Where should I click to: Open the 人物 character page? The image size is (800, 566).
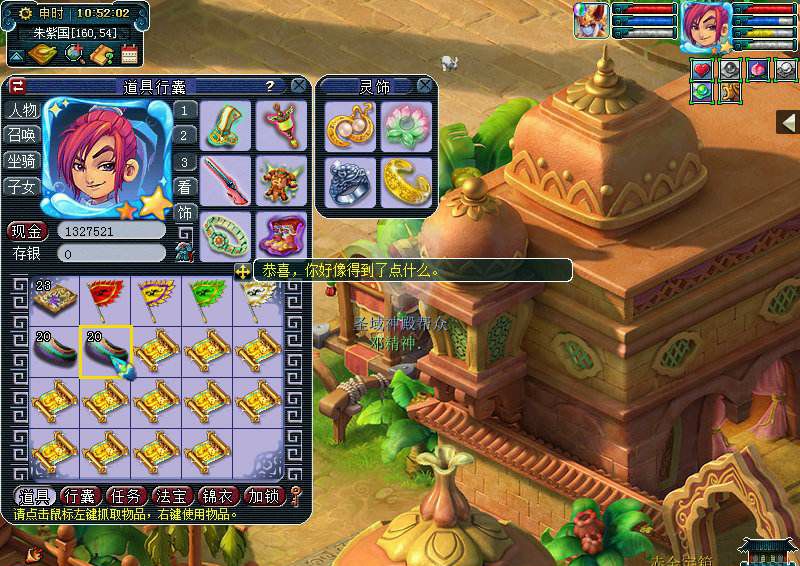21,110
